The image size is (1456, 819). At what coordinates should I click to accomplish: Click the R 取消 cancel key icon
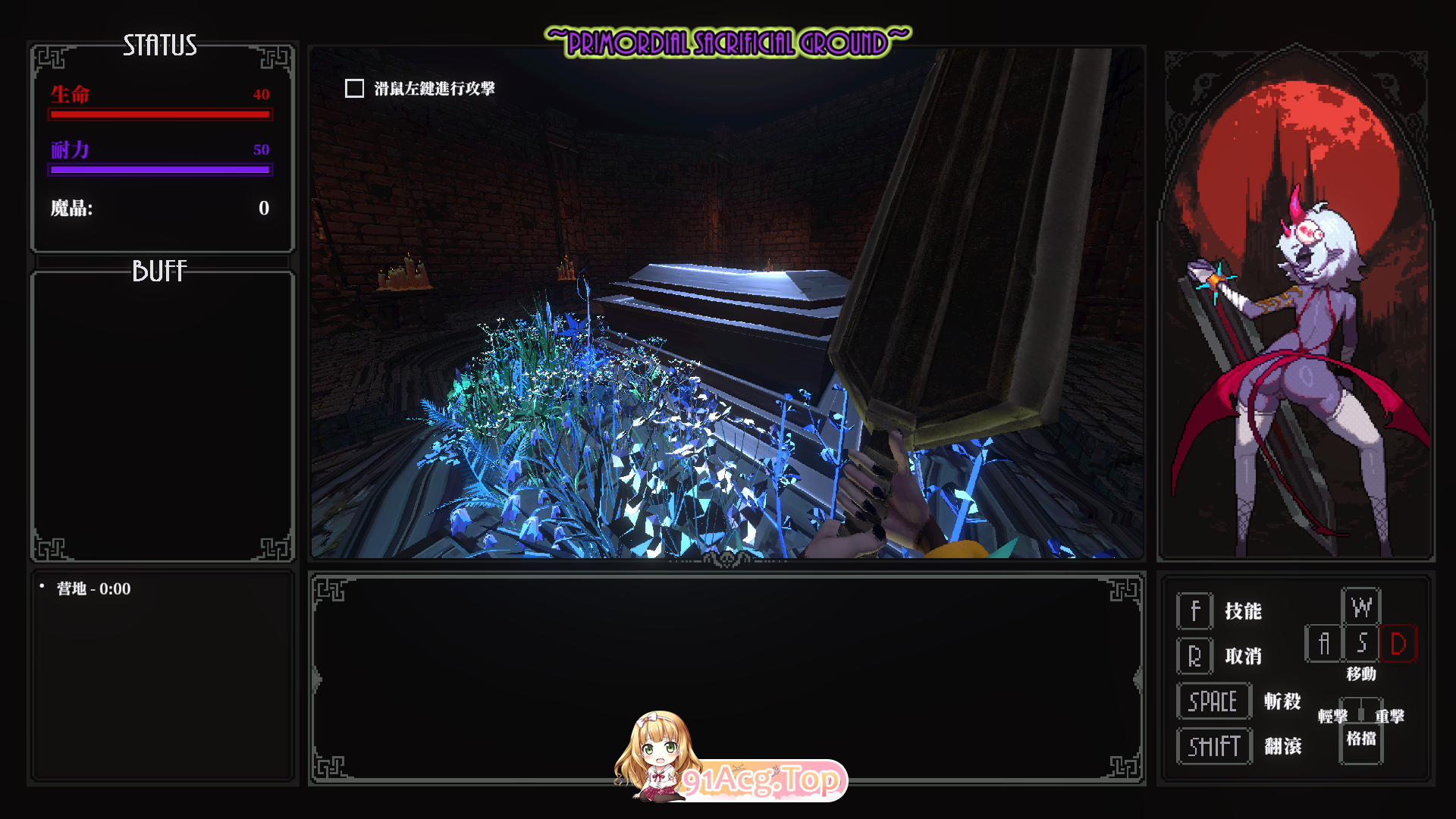(1194, 655)
